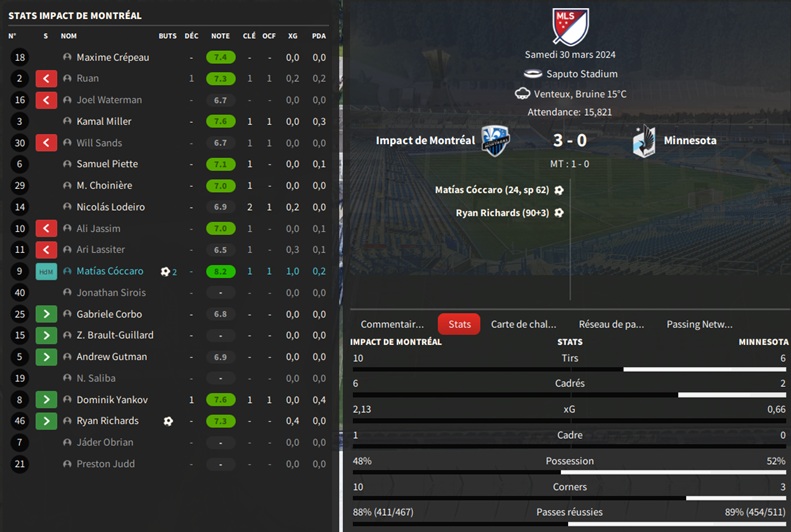The width and height of the screenshot is (791, 532).
Task: Sort the list by XG column header
Action: (292, 36)
